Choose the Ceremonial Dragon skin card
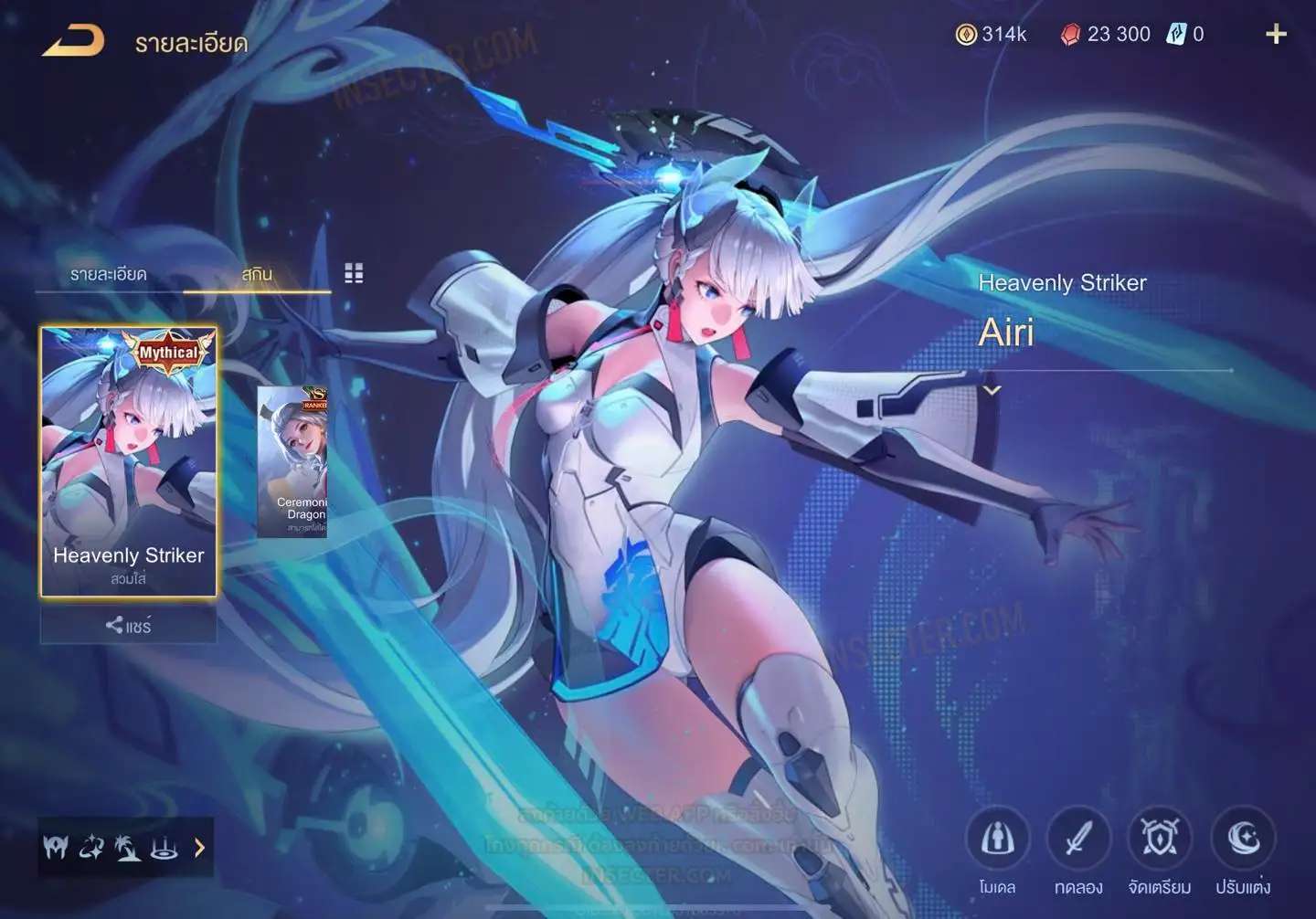1316x919 pixels. (x=292, y=461)
